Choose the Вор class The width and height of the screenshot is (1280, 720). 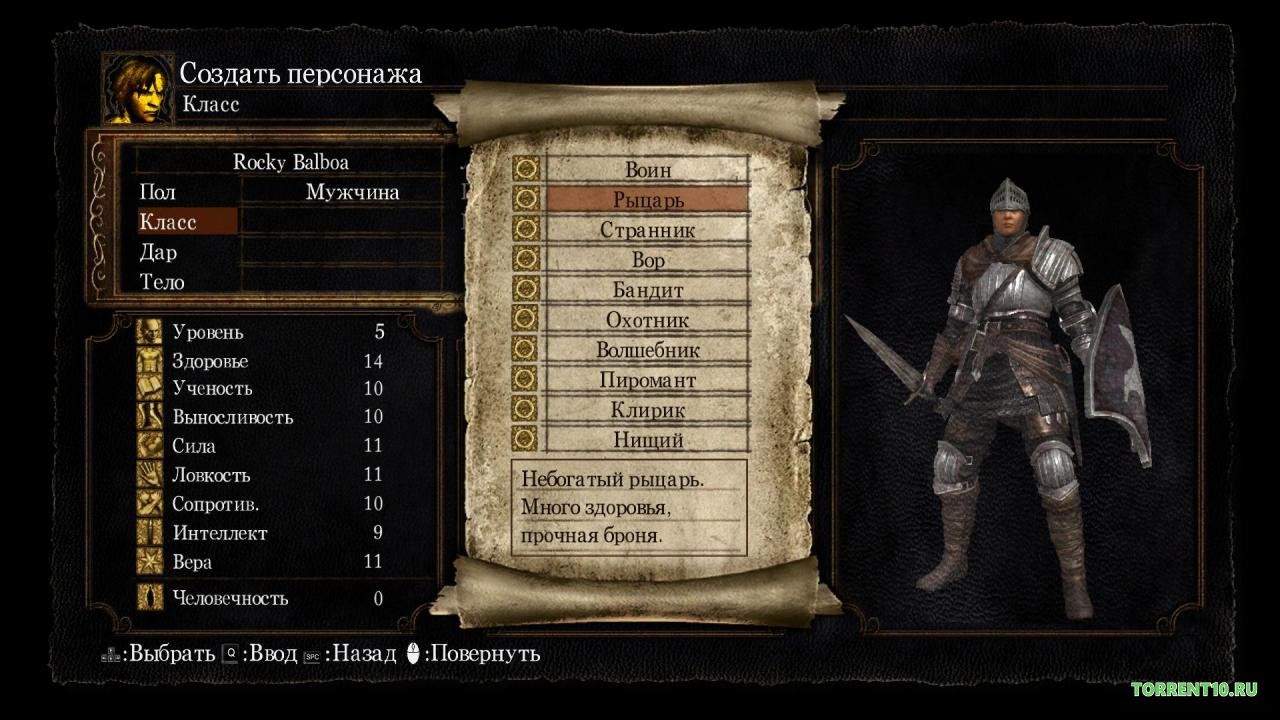(647, 260)
